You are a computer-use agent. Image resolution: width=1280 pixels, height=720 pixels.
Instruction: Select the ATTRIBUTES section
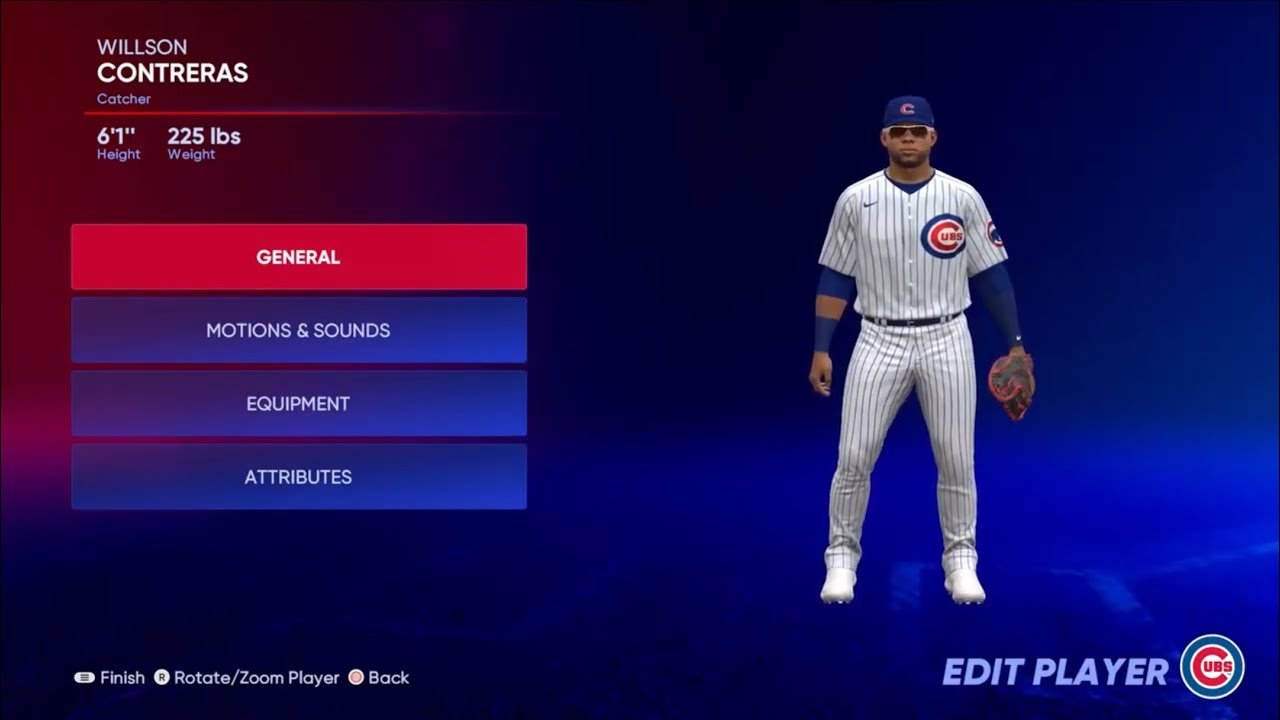click(297, 477)
